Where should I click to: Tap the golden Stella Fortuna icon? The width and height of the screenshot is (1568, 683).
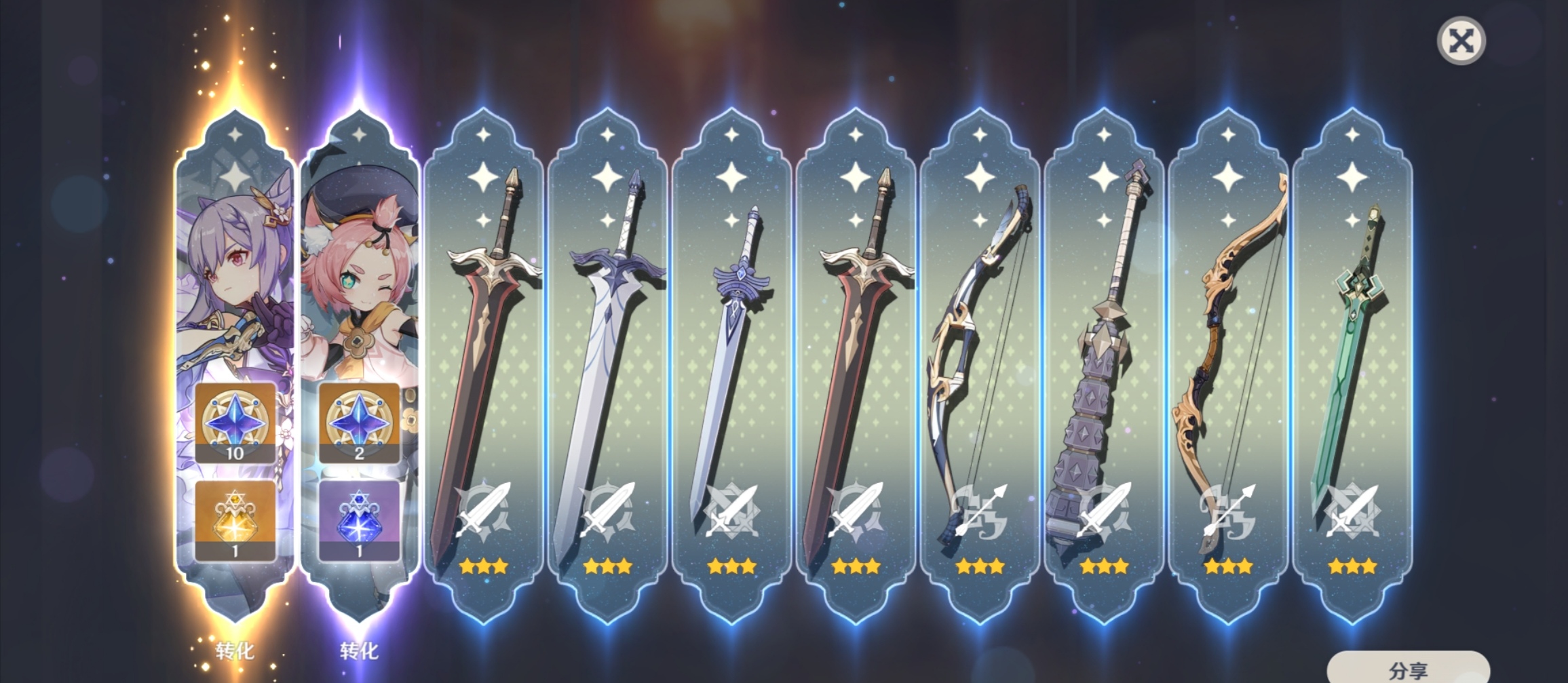coord(235,520)
